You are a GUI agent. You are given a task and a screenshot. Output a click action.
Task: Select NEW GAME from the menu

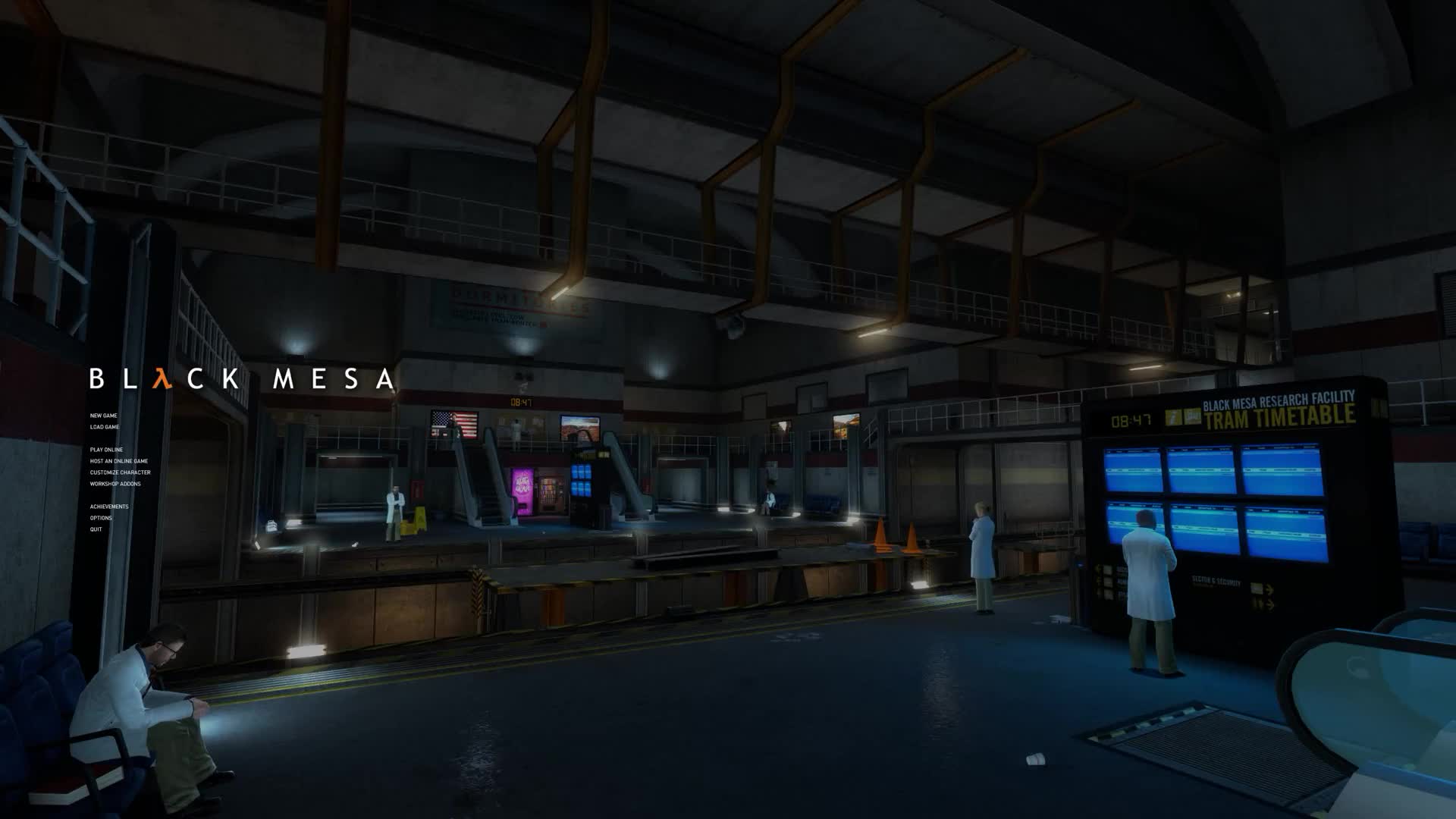tap(104, 416)
